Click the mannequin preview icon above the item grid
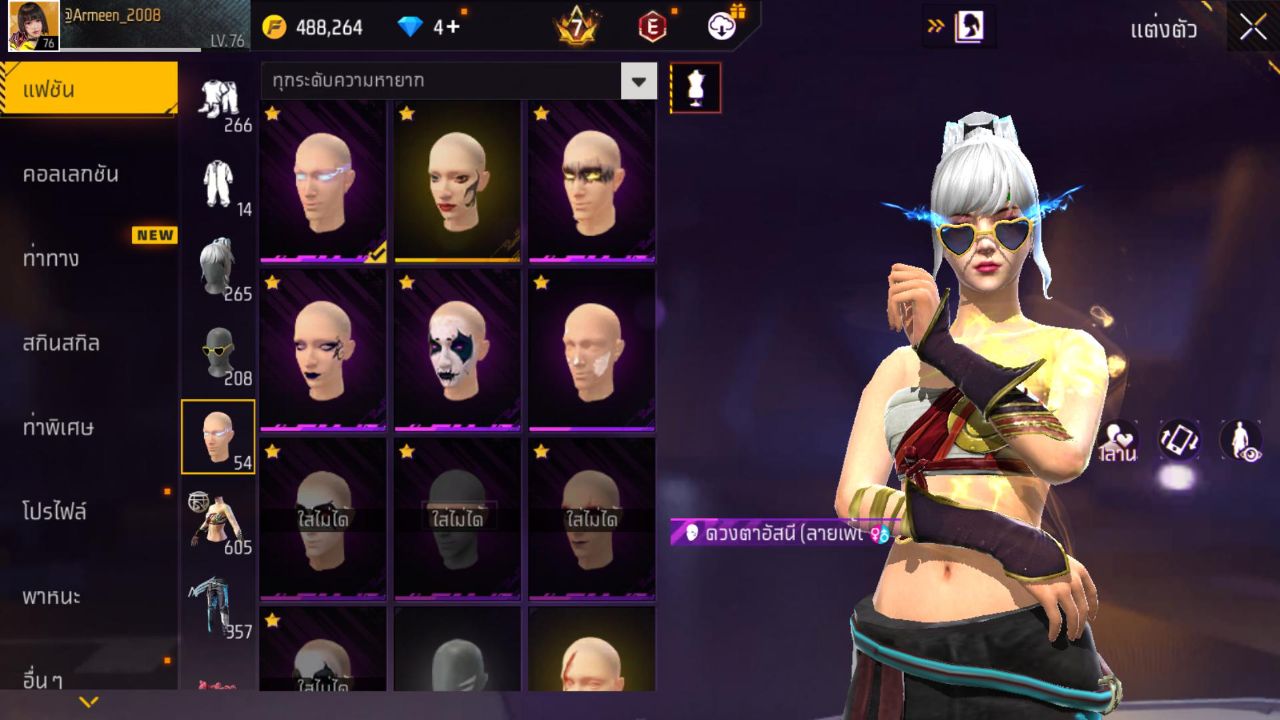This screenshot has width=1280, height=720. coord(694,86)
